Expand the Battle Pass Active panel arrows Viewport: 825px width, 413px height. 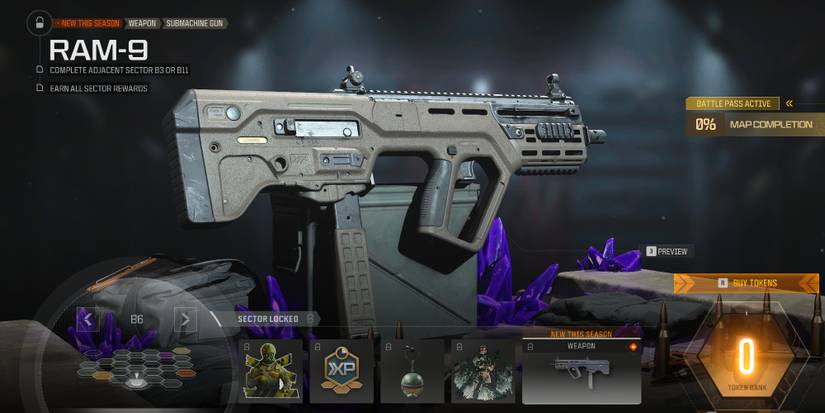tap(789, 103)
